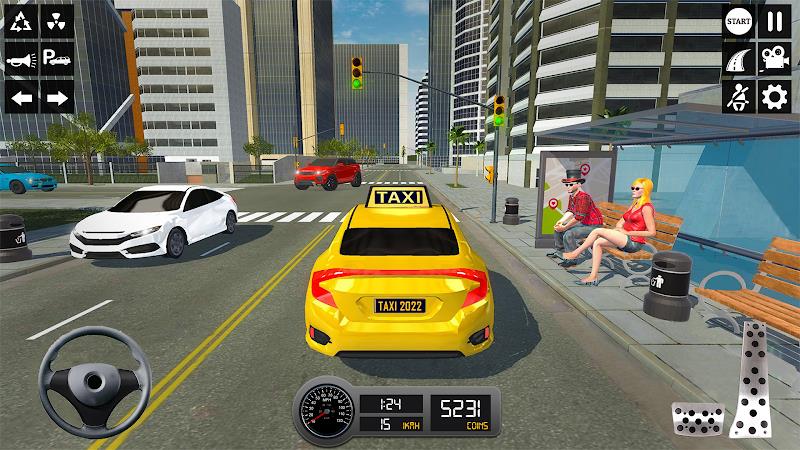This screenshot has width=800, height=450.
Task: Toggle the road view icon
Action: [x=738, y=59]
